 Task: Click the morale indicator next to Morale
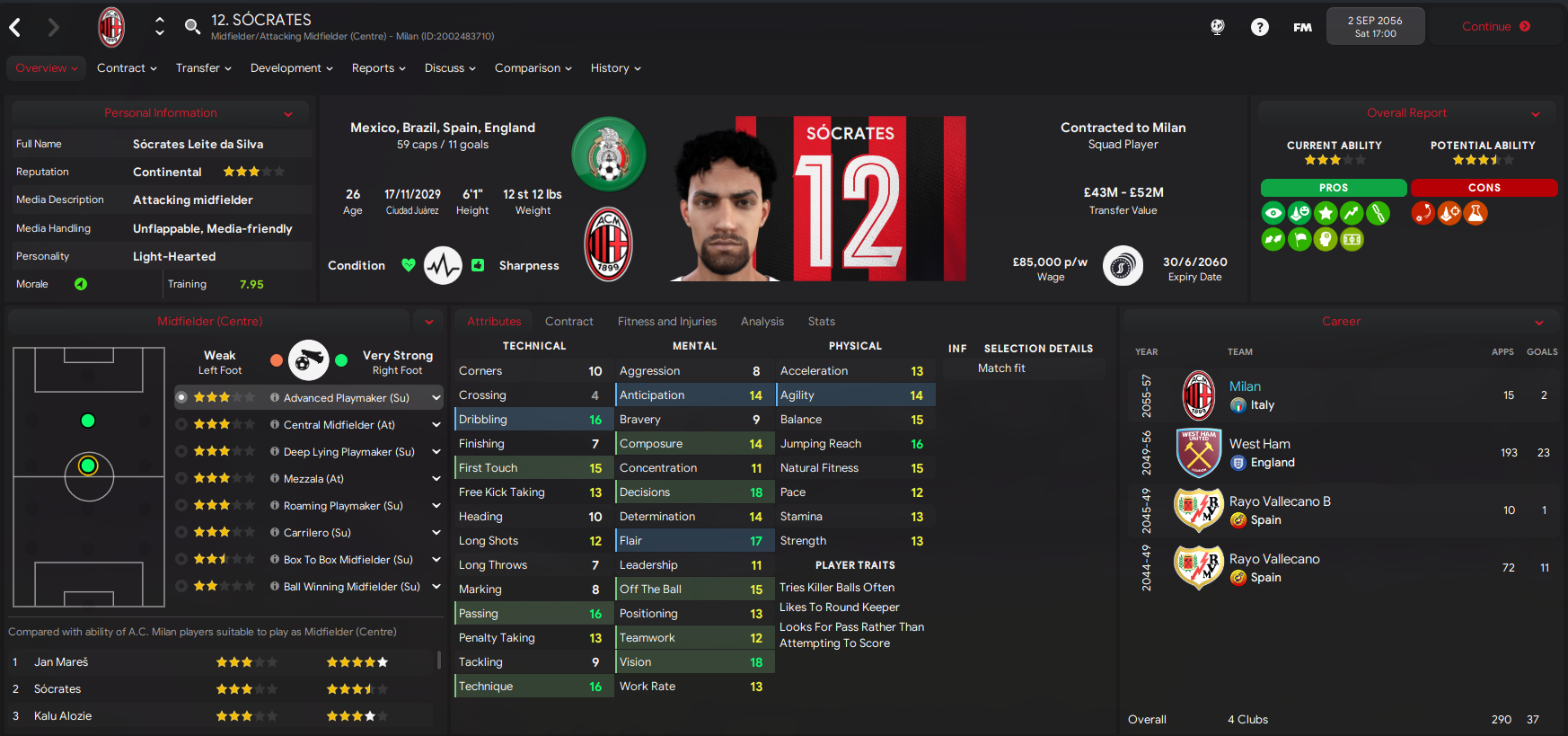(x=81, y=284)
